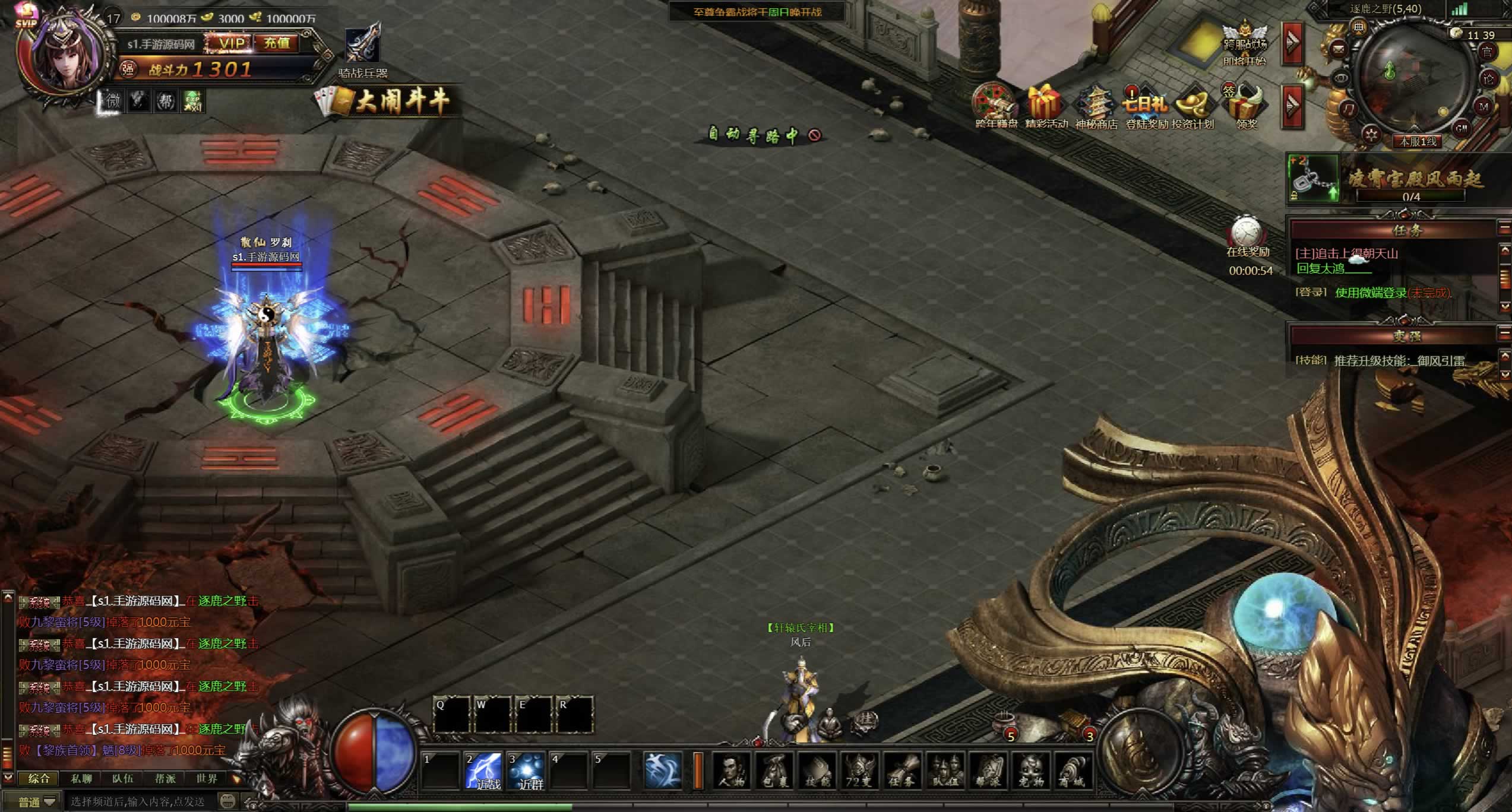Activate the 近群 area skill in slot 3
Viewport: 1512px width, 812px height.
pos(526,771)
